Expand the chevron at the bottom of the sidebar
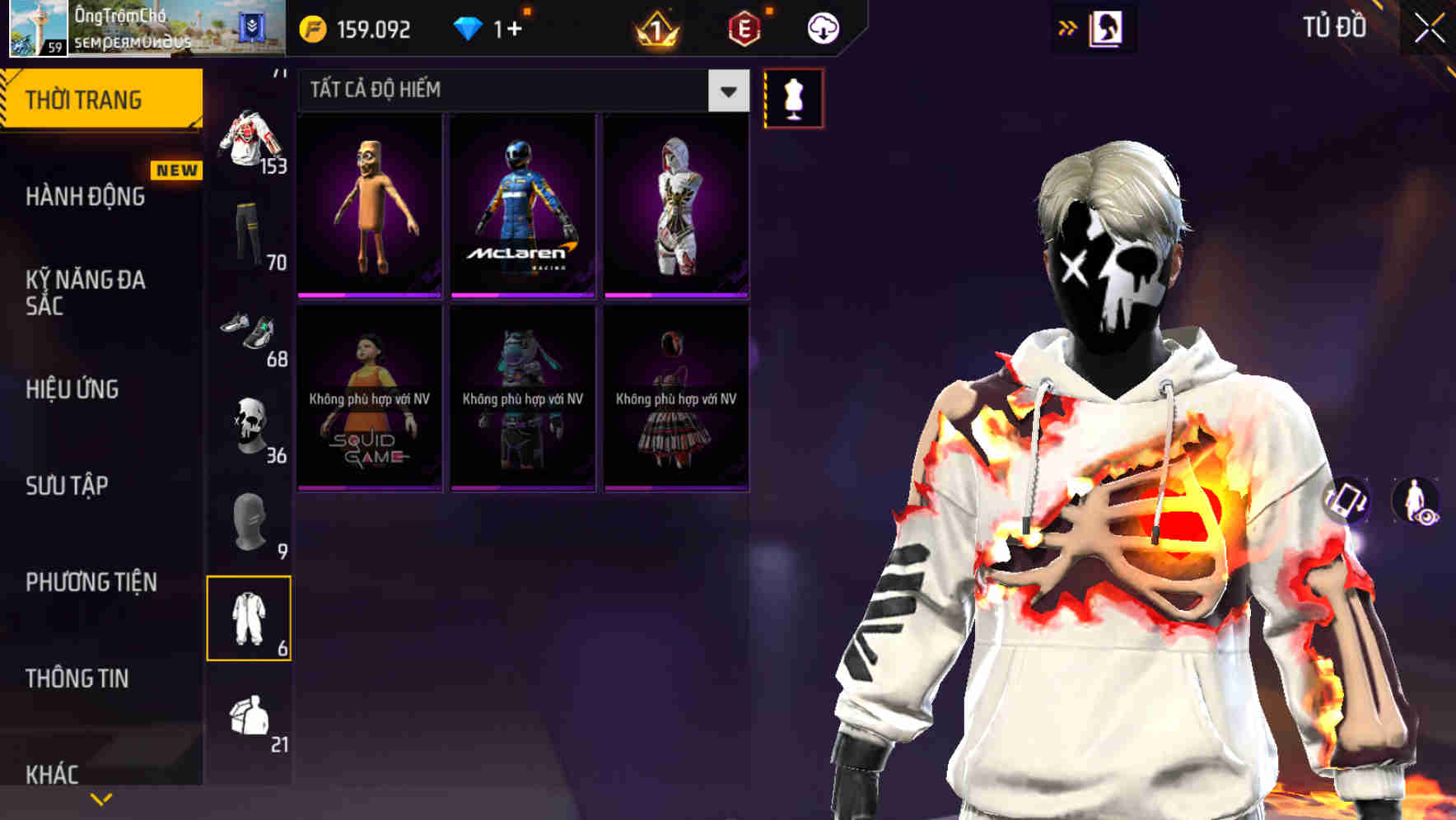Viewport: 1456px width, 820px height. coord(100,798)
